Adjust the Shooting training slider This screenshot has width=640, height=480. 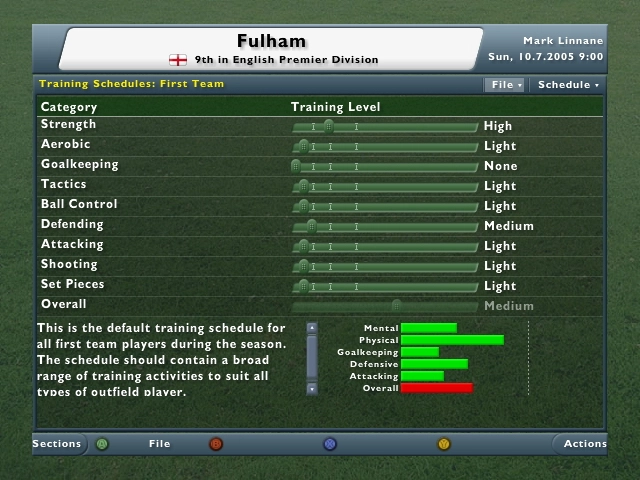303,266
